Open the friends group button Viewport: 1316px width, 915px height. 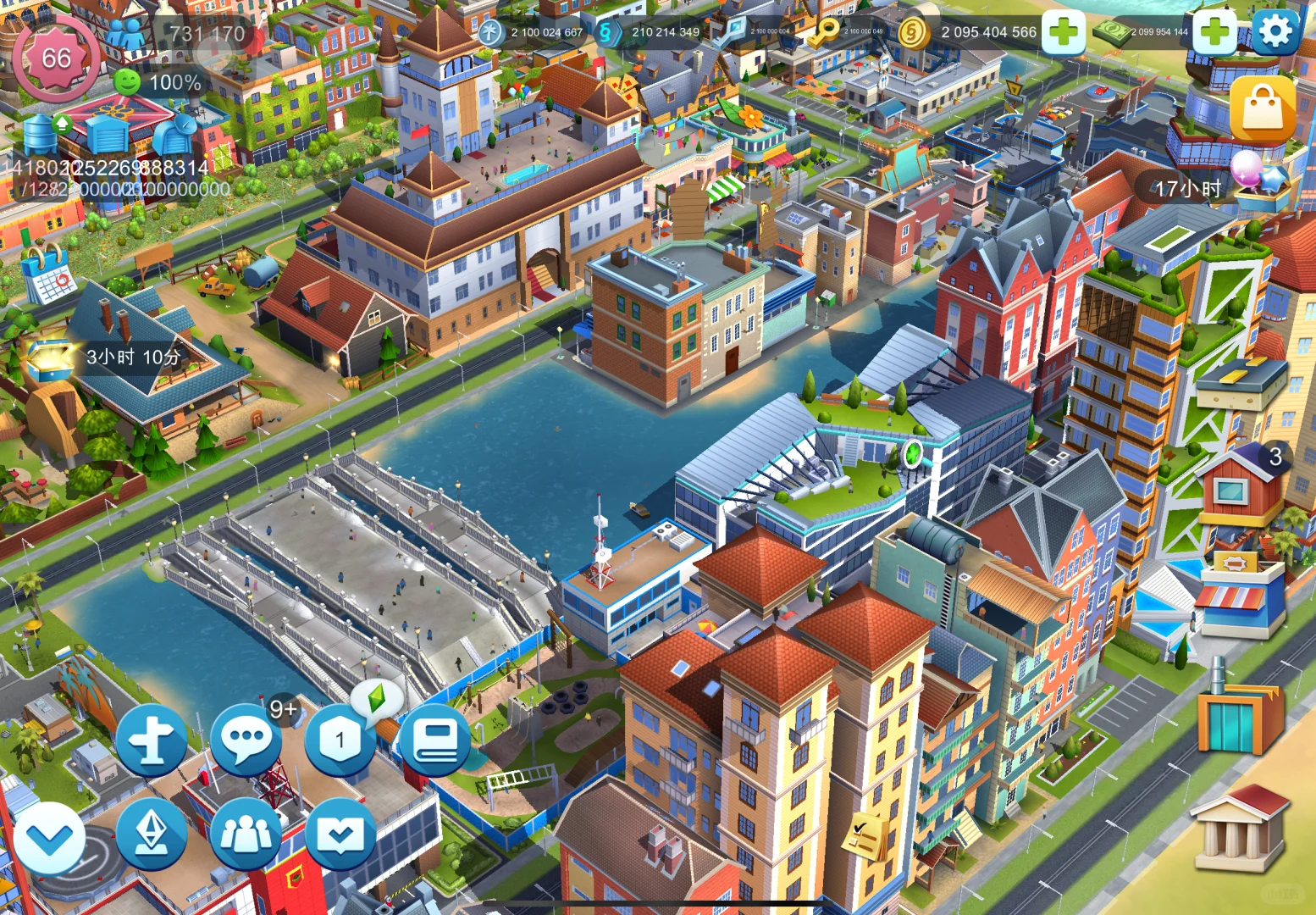point(246,835)
